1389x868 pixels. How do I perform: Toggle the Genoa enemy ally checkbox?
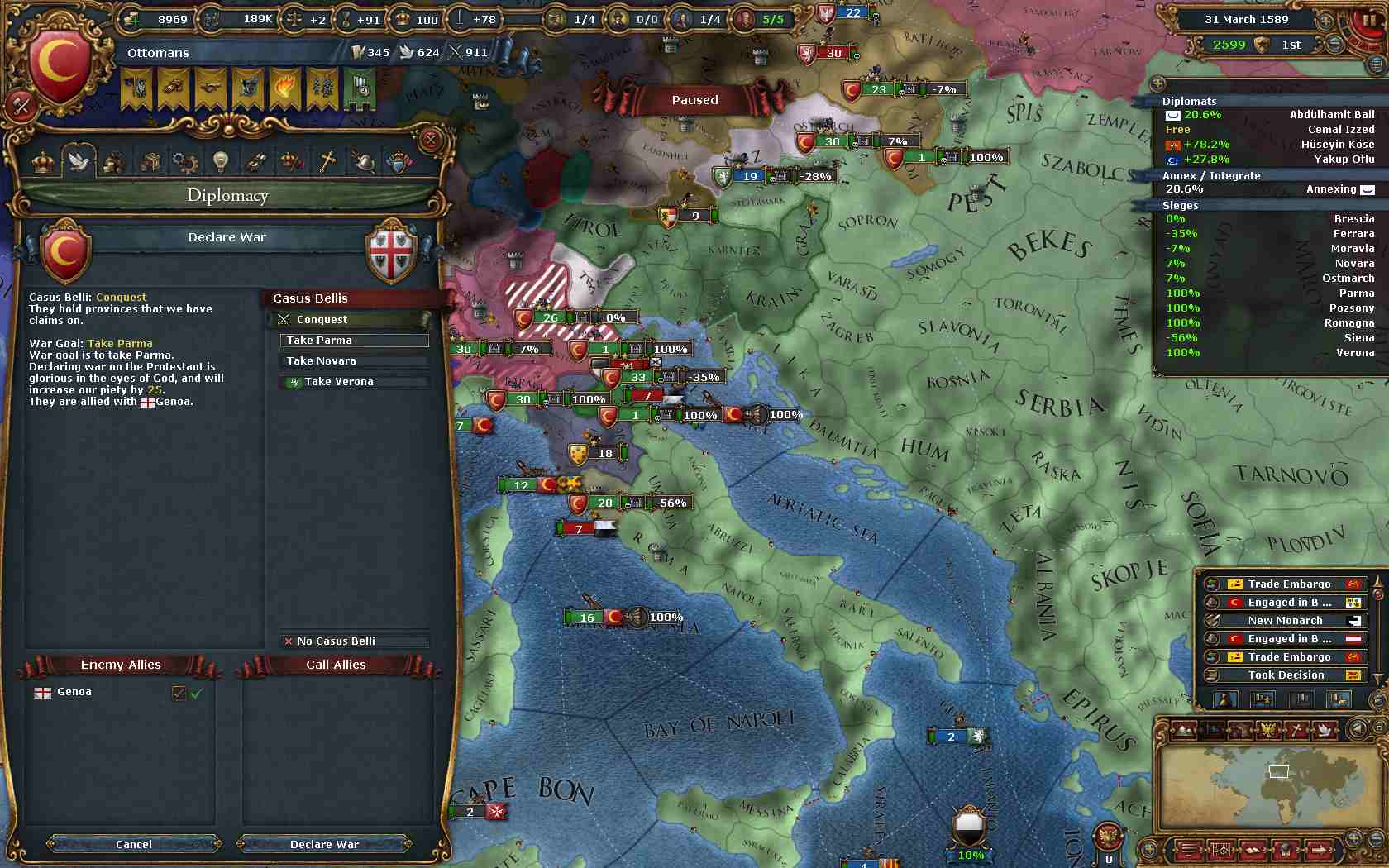(179, 693)
